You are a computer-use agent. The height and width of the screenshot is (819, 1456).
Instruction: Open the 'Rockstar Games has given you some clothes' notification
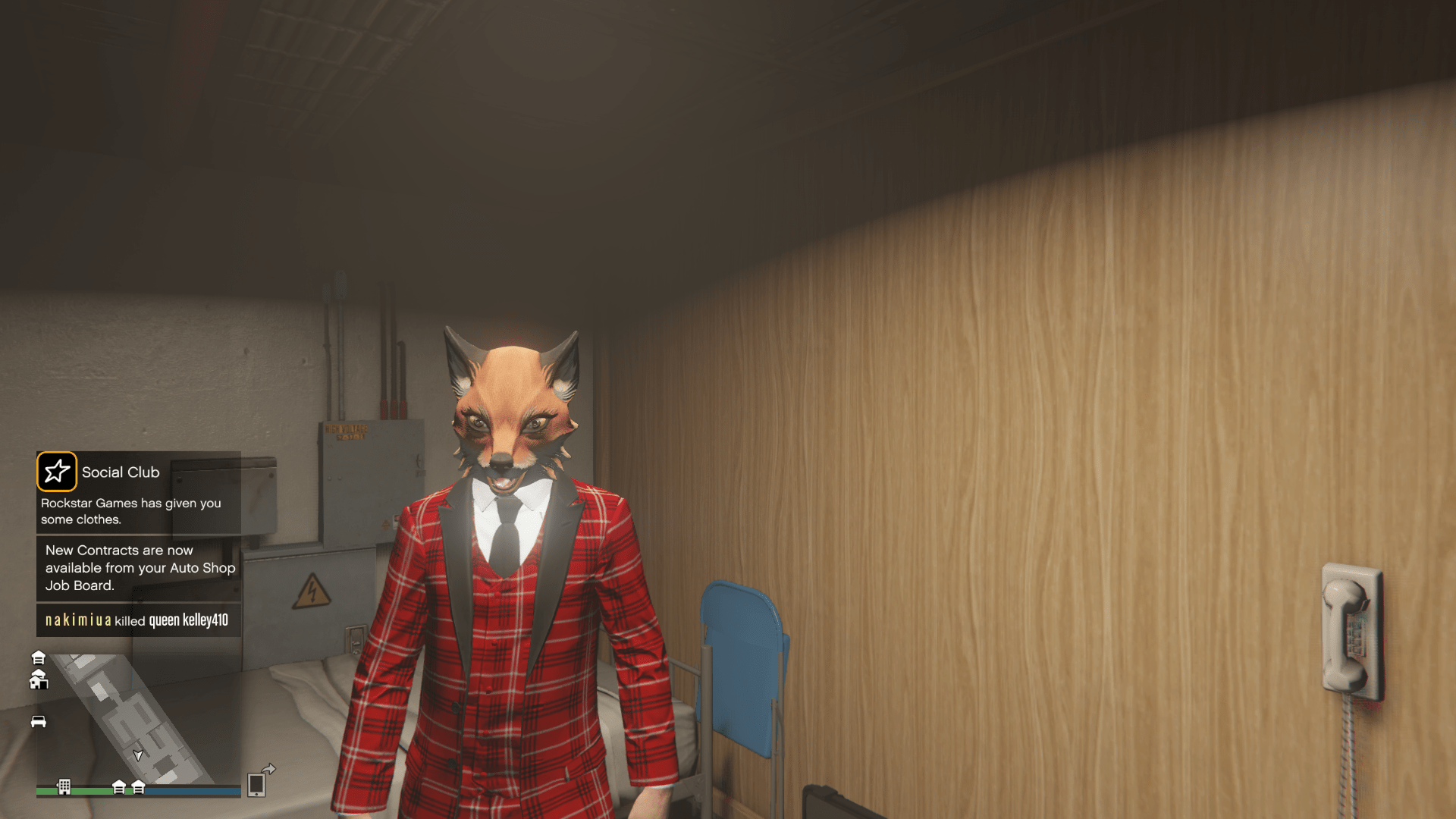click(130, 511)
